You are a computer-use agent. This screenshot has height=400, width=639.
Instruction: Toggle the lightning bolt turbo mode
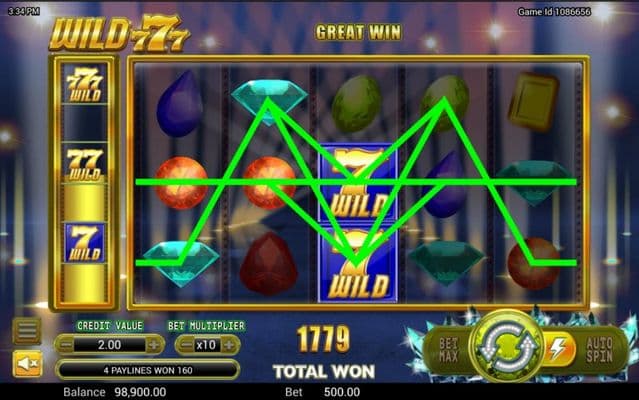555,347
